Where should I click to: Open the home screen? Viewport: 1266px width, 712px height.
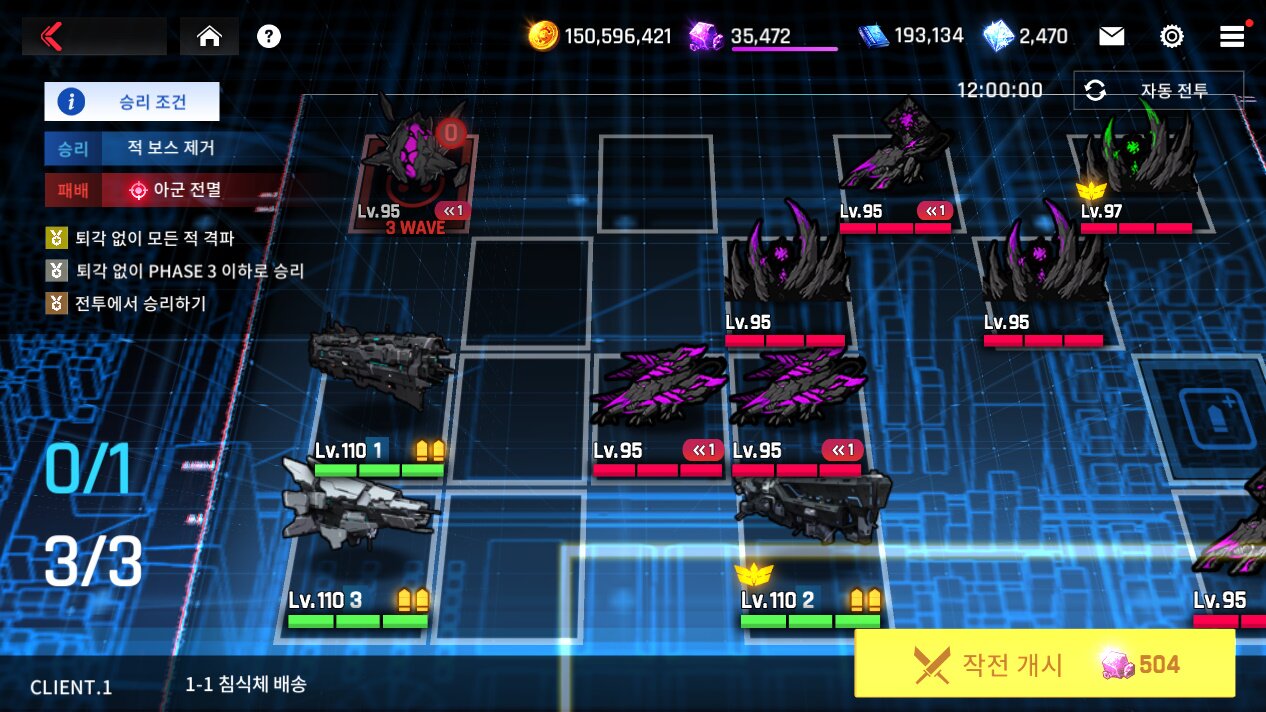209,37
